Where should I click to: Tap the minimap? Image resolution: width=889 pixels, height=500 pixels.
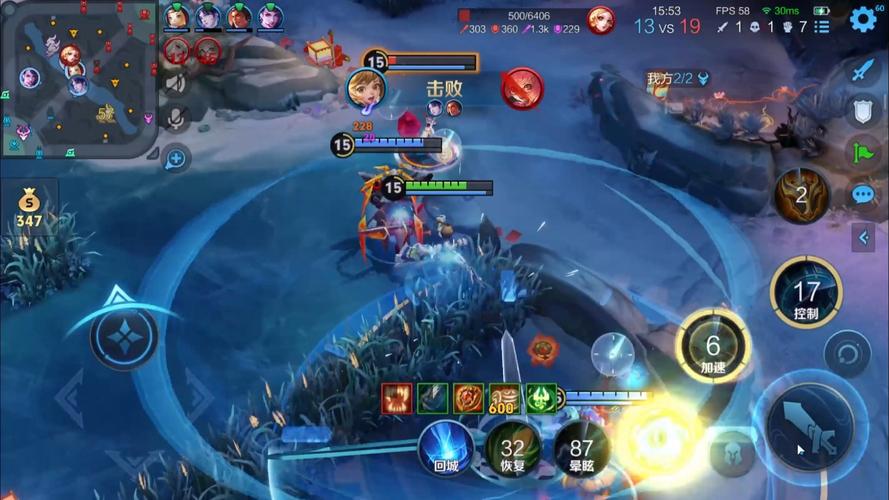tap(78, 79)
